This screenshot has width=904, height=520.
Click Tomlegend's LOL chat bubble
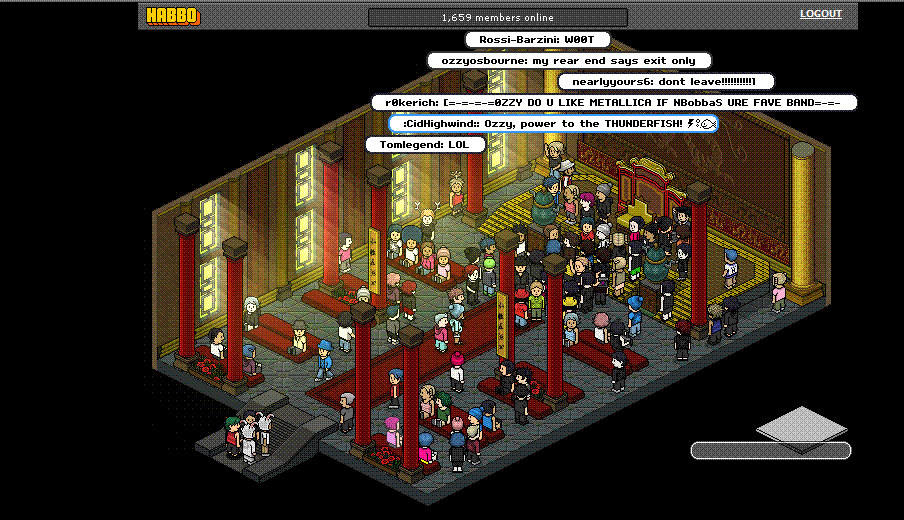point(425,145)
